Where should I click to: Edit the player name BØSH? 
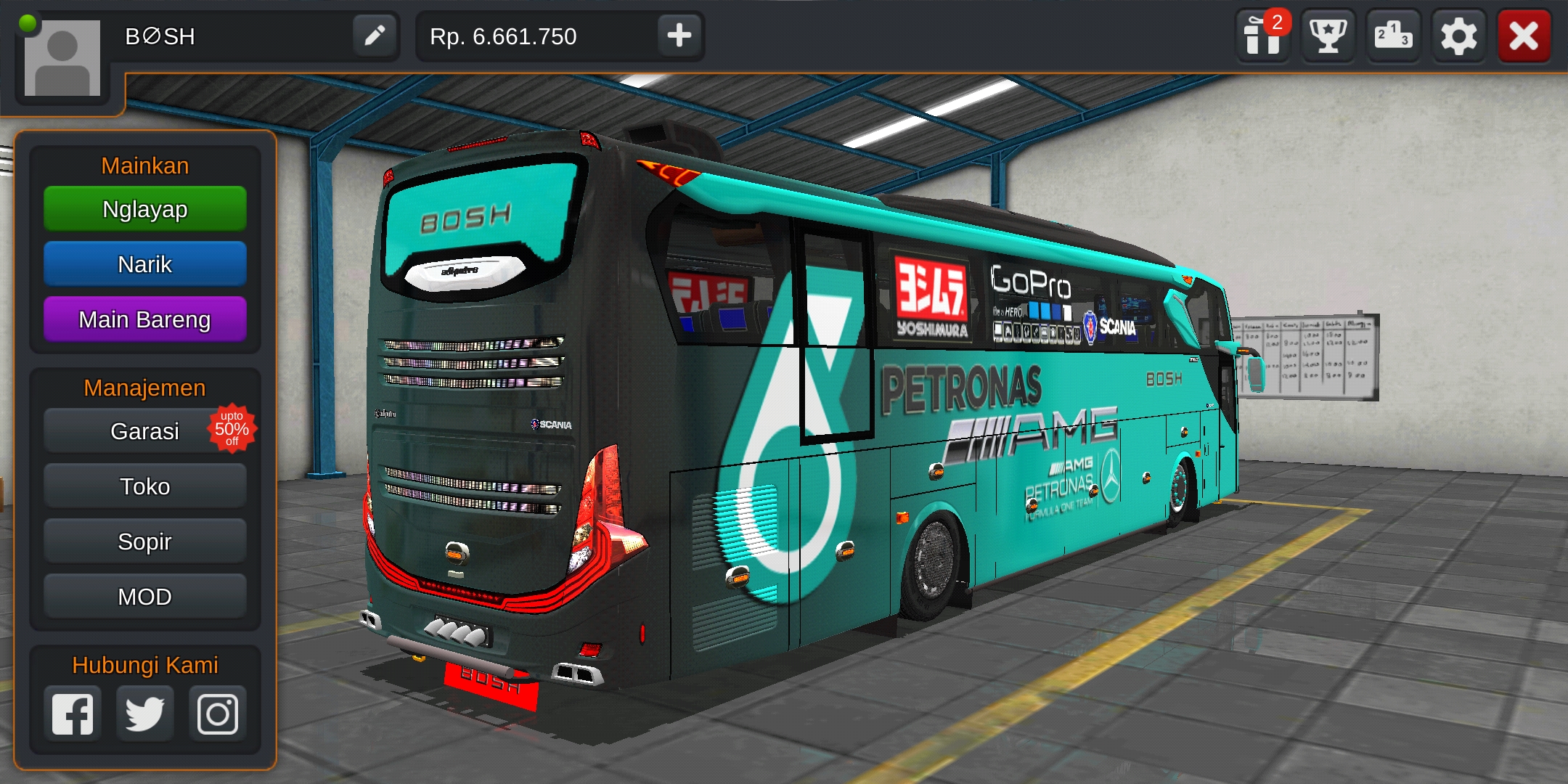point(375,36)
